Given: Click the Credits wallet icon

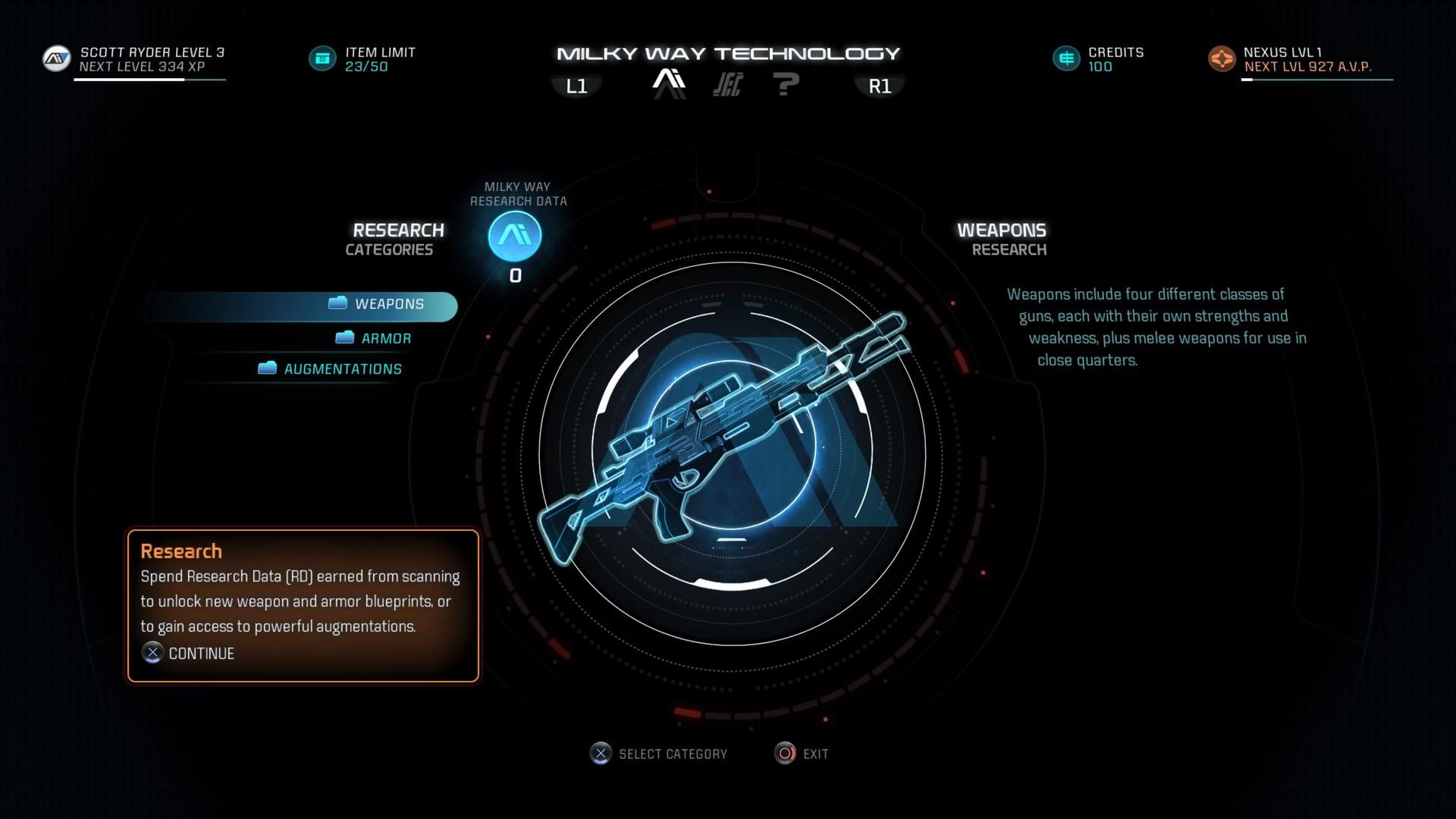Looking at the screenshot, I should pyautogui.click(x=1065, y=57).
